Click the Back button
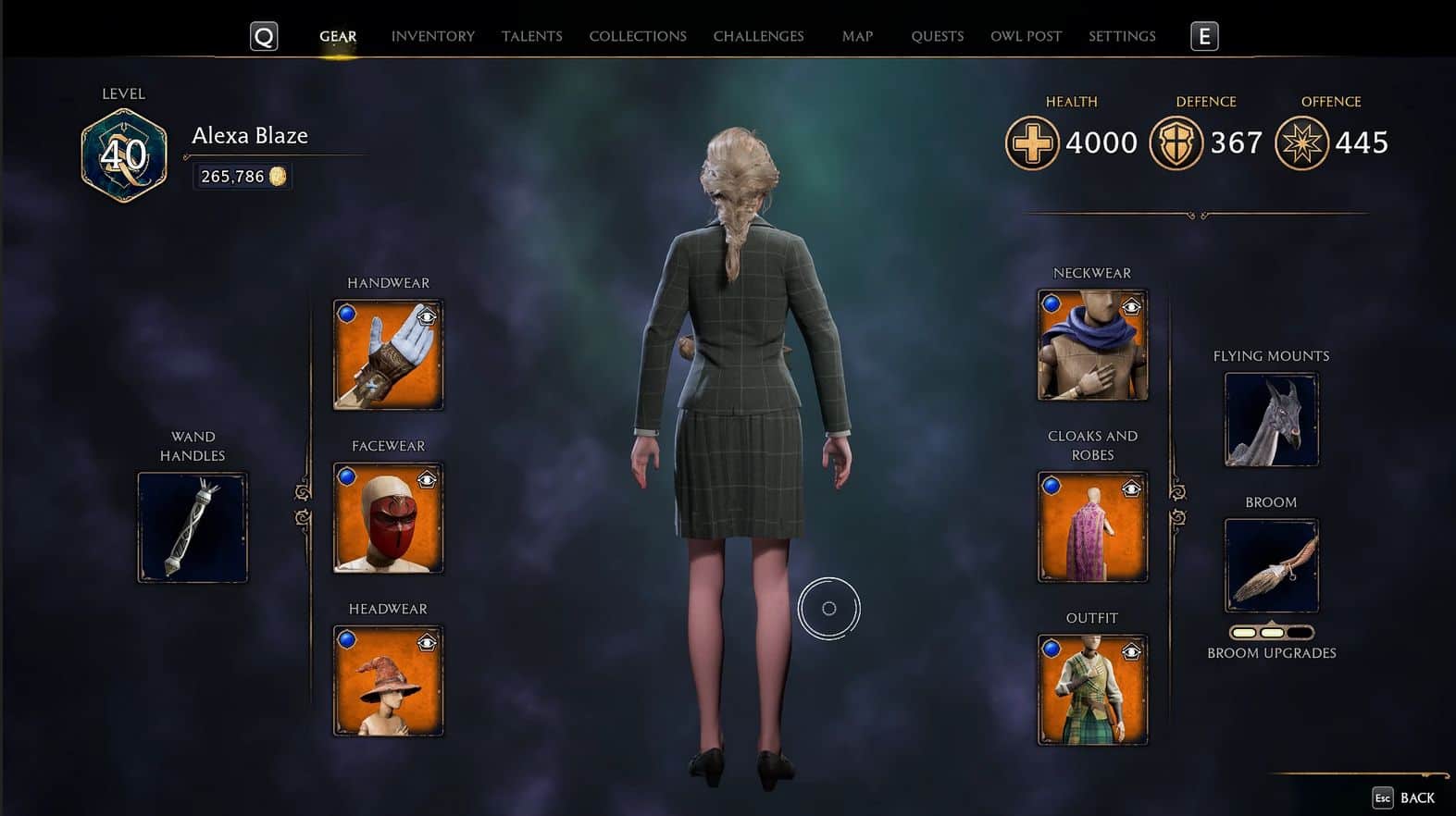Viewport: 1456px width, 816px height. (x=1404, y=797)
